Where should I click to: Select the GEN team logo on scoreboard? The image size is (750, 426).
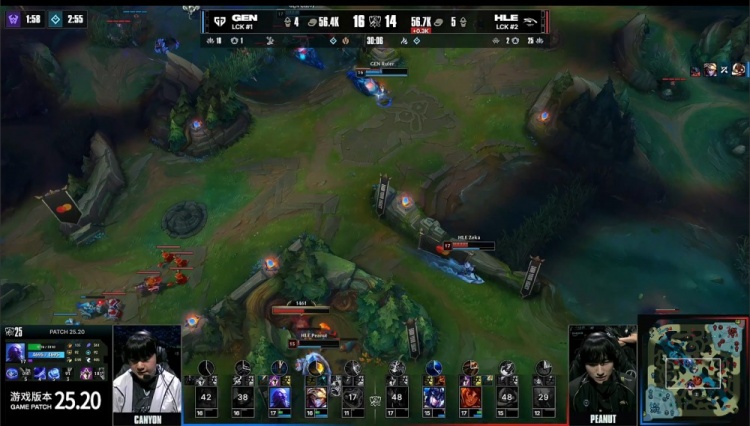point(218,19)
